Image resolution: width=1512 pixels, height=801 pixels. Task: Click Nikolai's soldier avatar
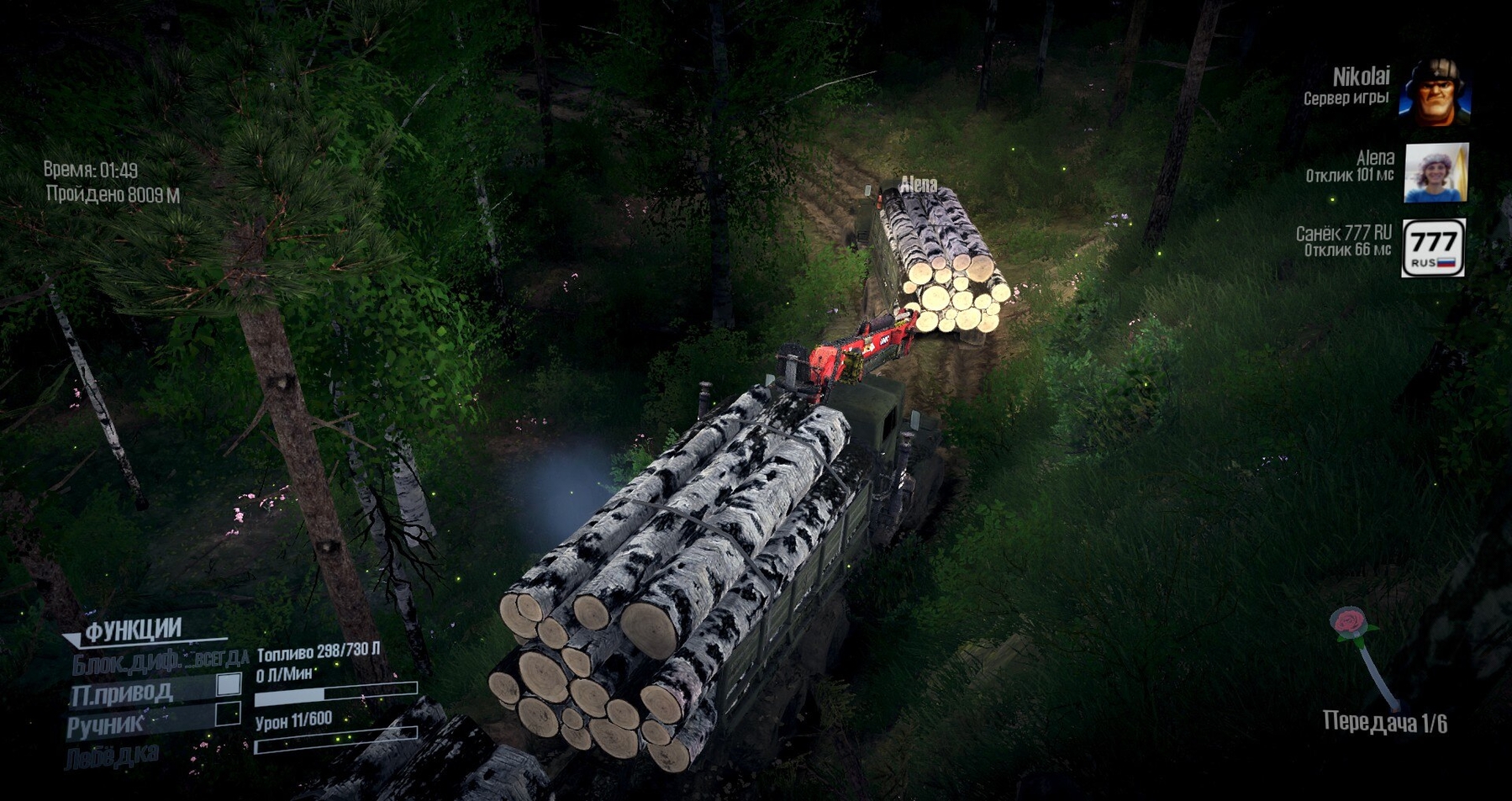1435,92
